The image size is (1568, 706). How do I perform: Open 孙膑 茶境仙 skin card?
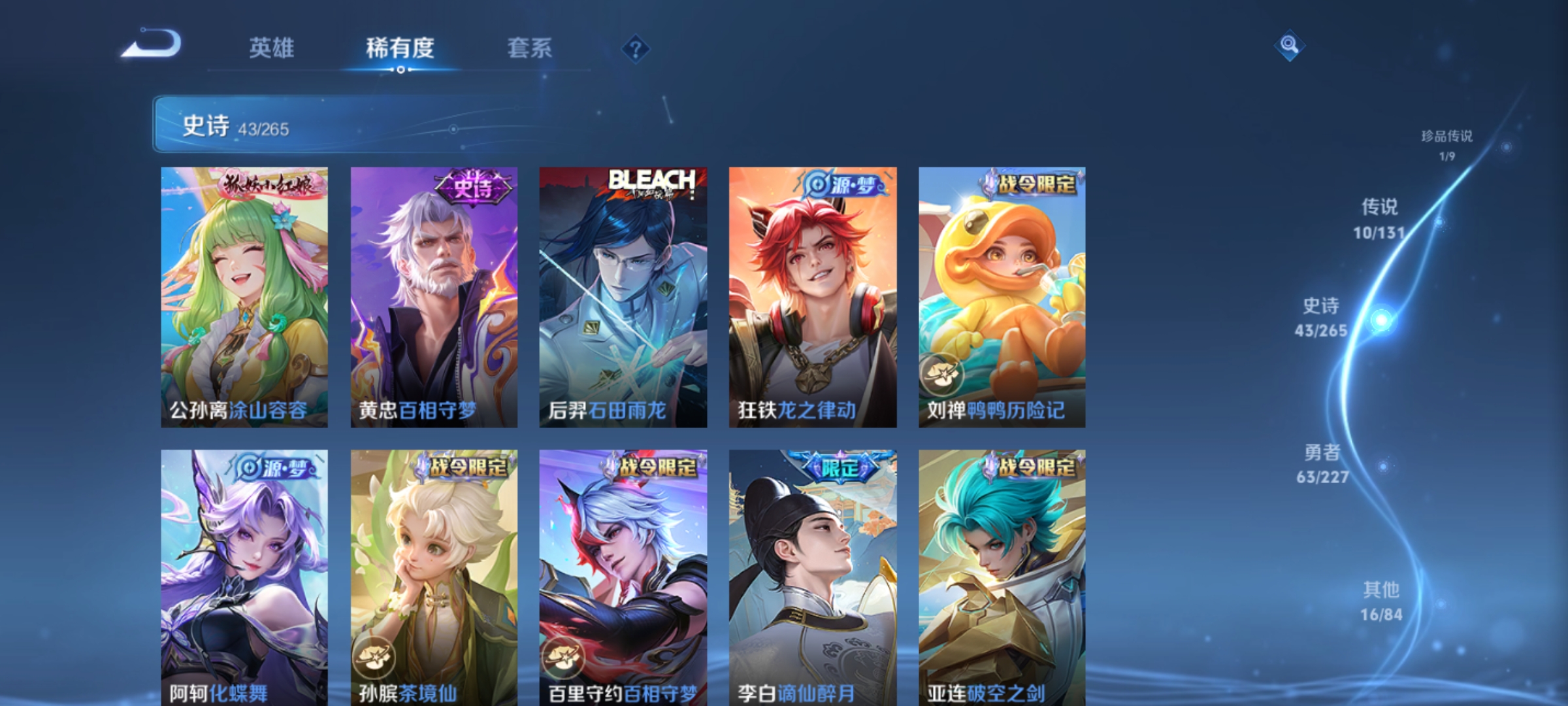coord(434,575)
